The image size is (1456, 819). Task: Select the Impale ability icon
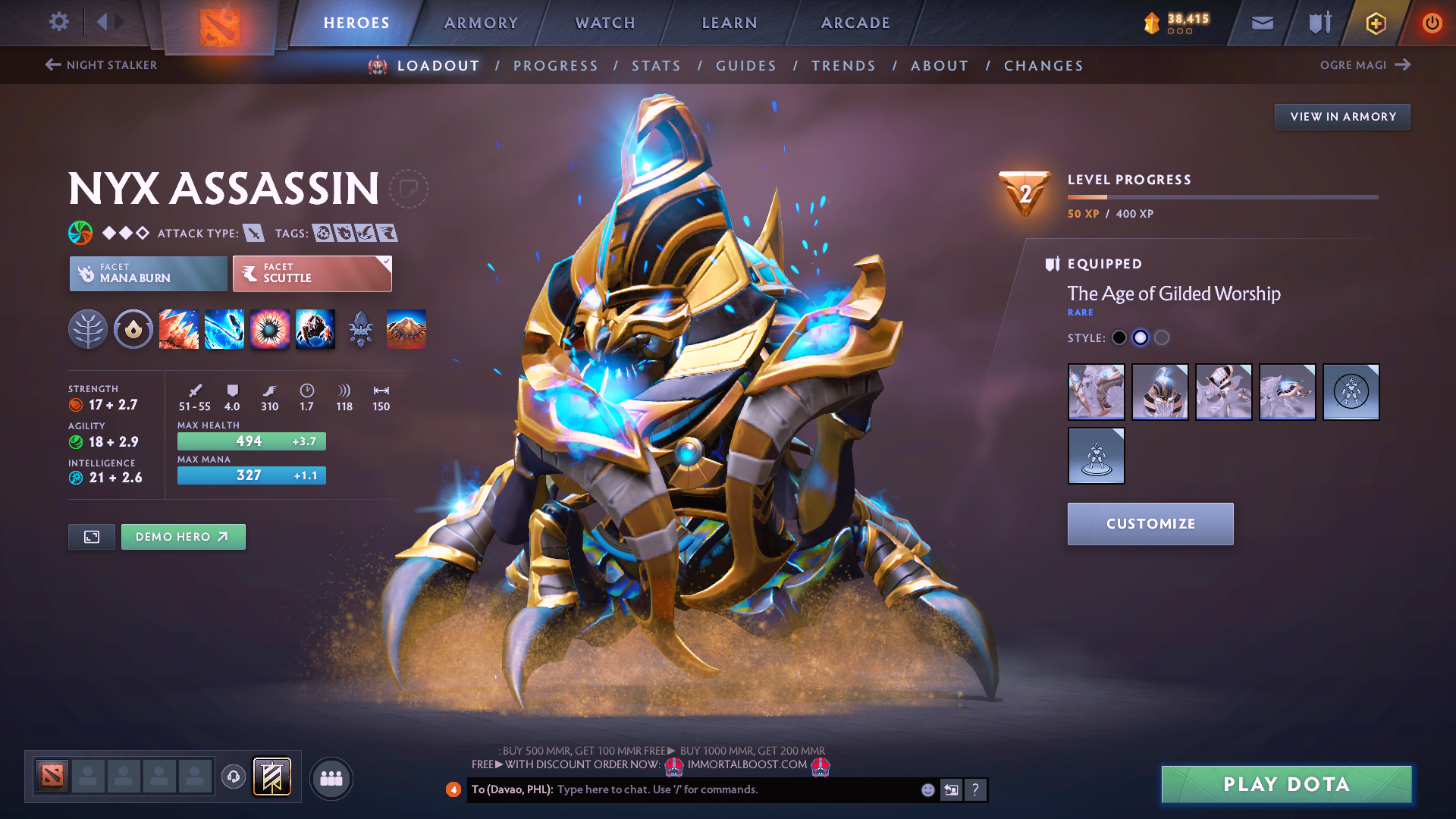pyautogui.click(x=179, y=329)
